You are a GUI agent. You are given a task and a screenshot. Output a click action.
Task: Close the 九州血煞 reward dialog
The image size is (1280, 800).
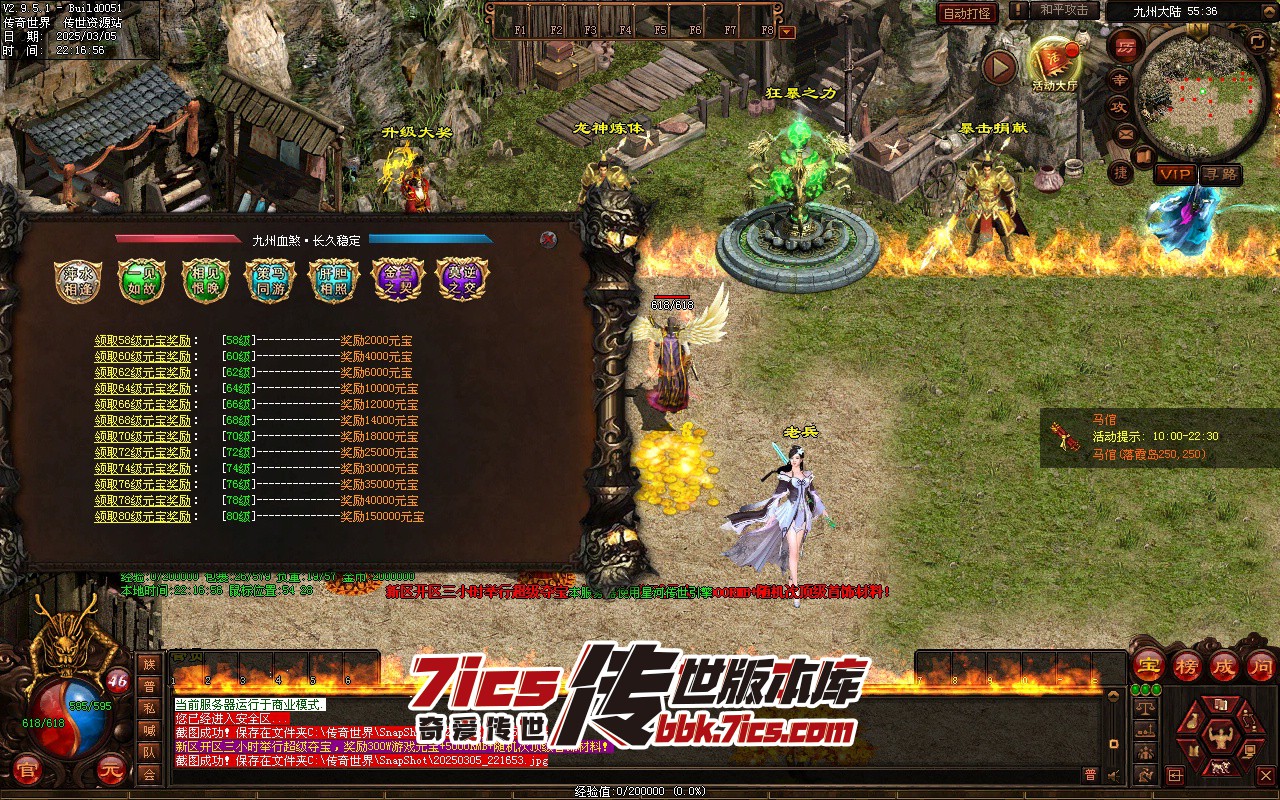coord(547,239)
